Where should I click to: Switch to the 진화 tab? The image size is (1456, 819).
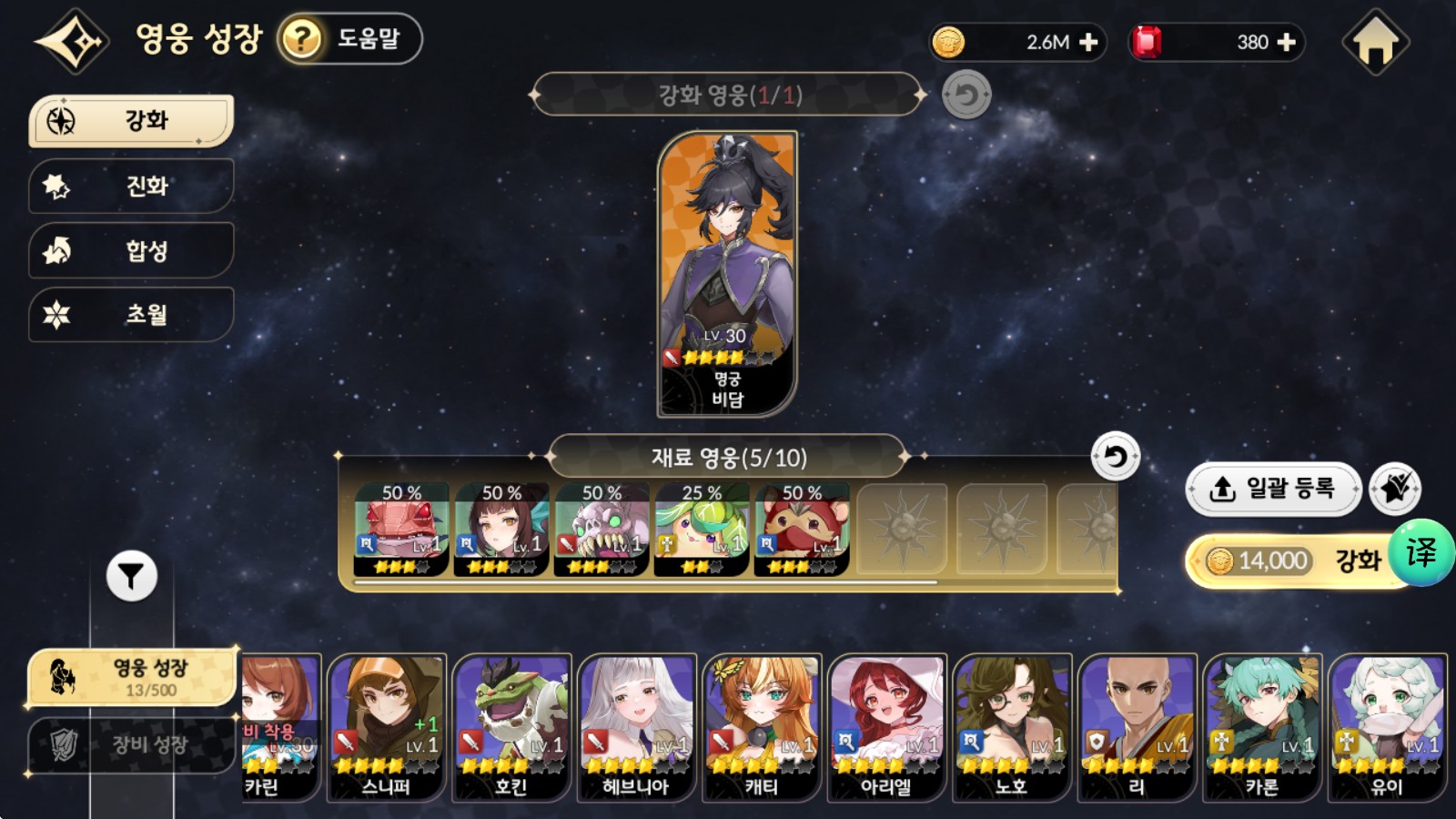[x=132, y=187]
